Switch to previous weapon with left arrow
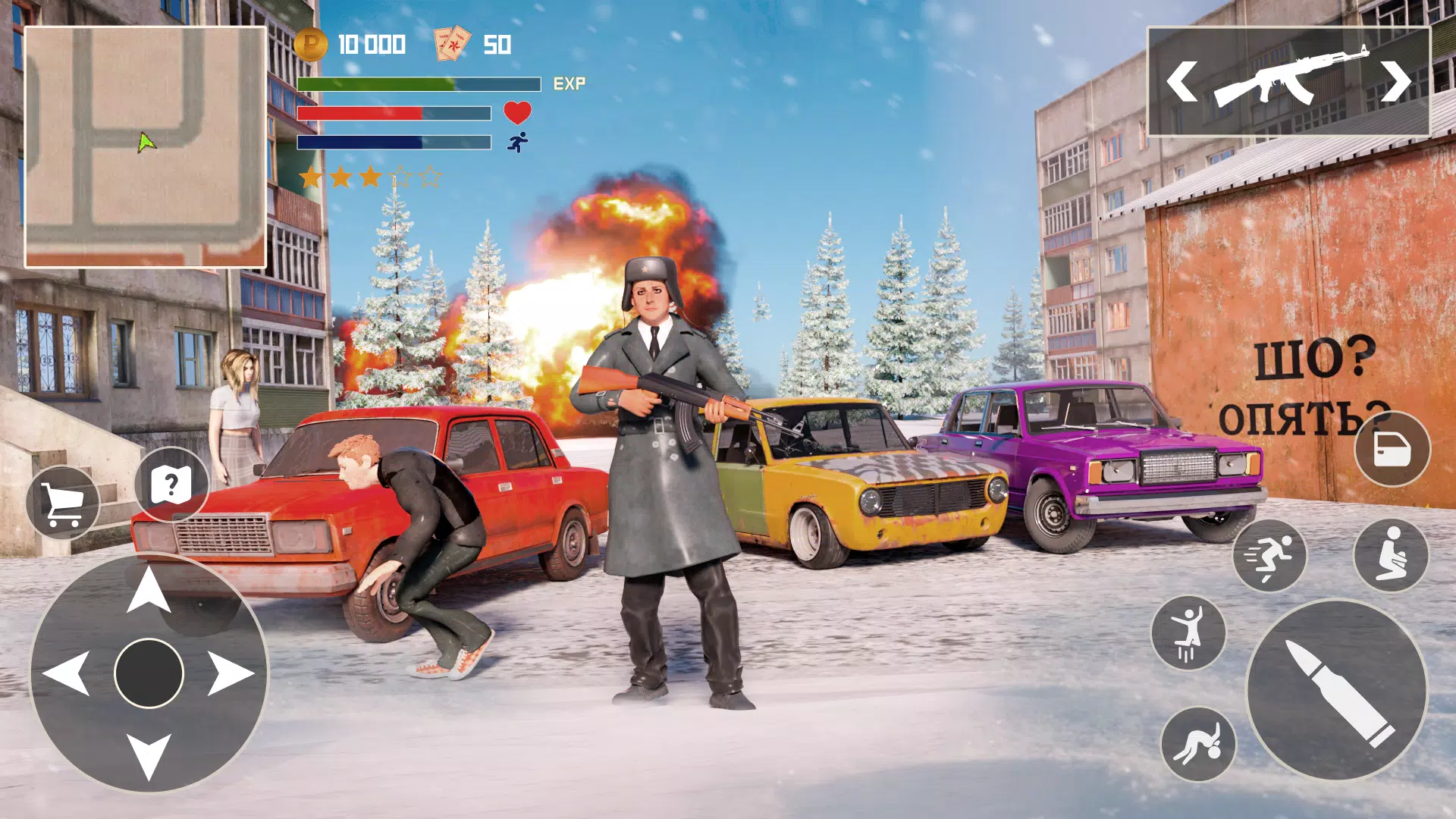Screen dimensions: 1456x819 coord(1181,82)
